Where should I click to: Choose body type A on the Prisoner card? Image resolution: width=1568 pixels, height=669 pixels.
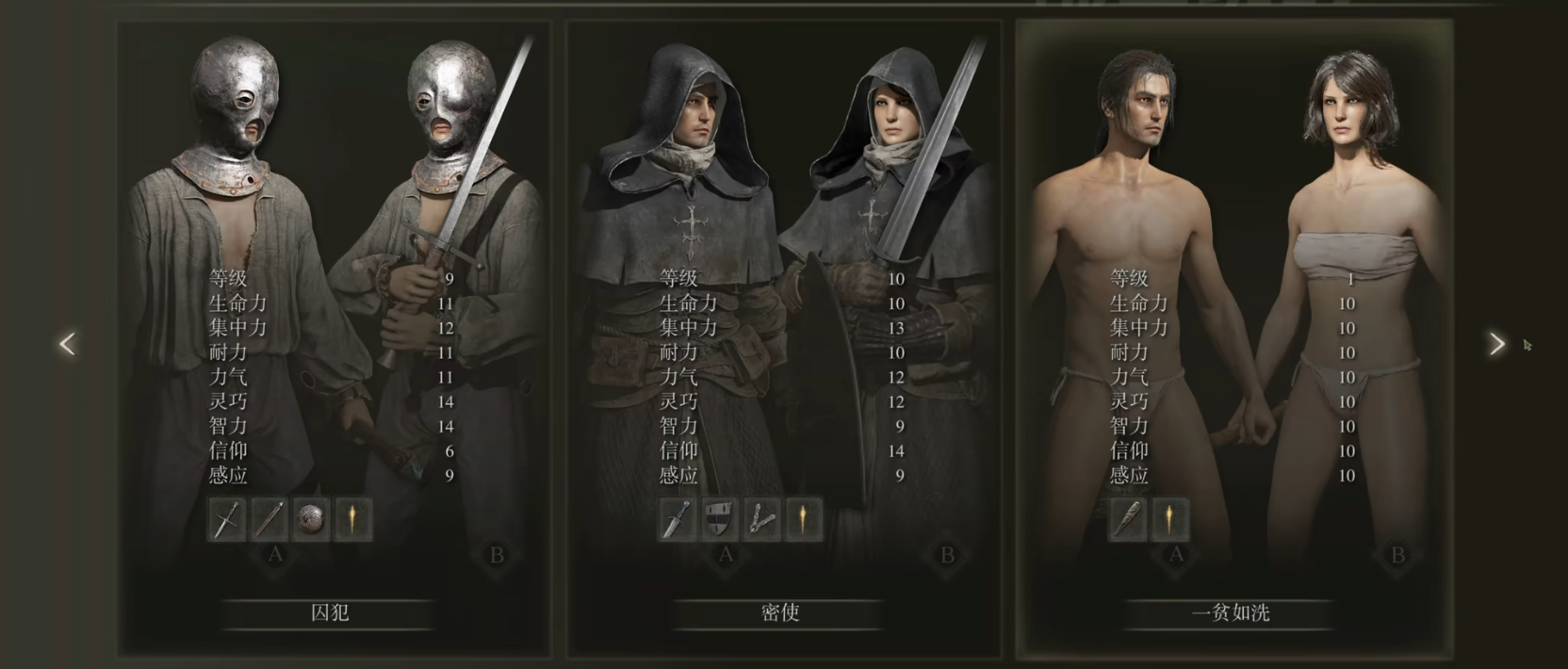point(275,555)
